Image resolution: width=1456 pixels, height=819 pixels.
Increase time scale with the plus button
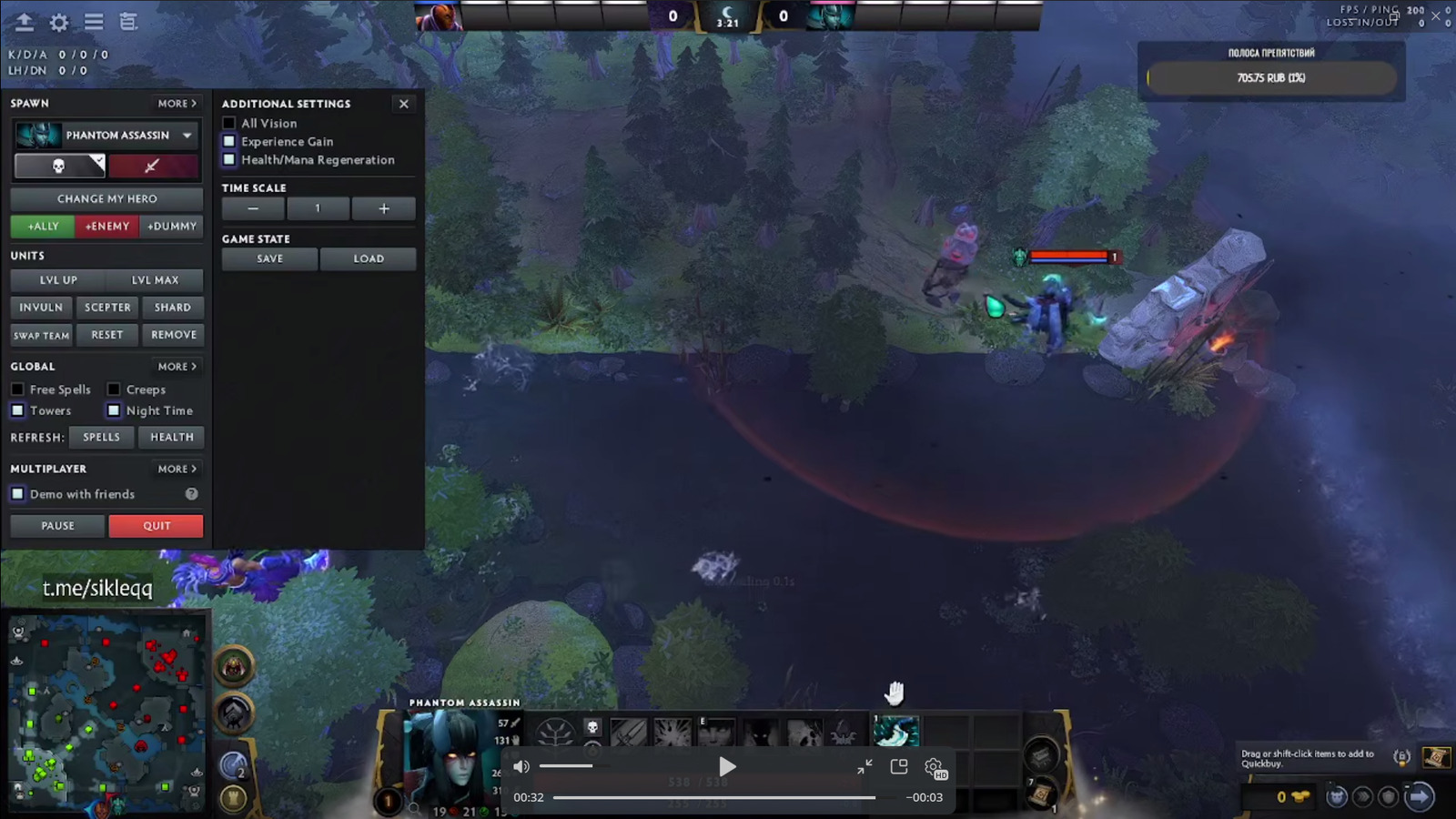(x=384, y=208)
